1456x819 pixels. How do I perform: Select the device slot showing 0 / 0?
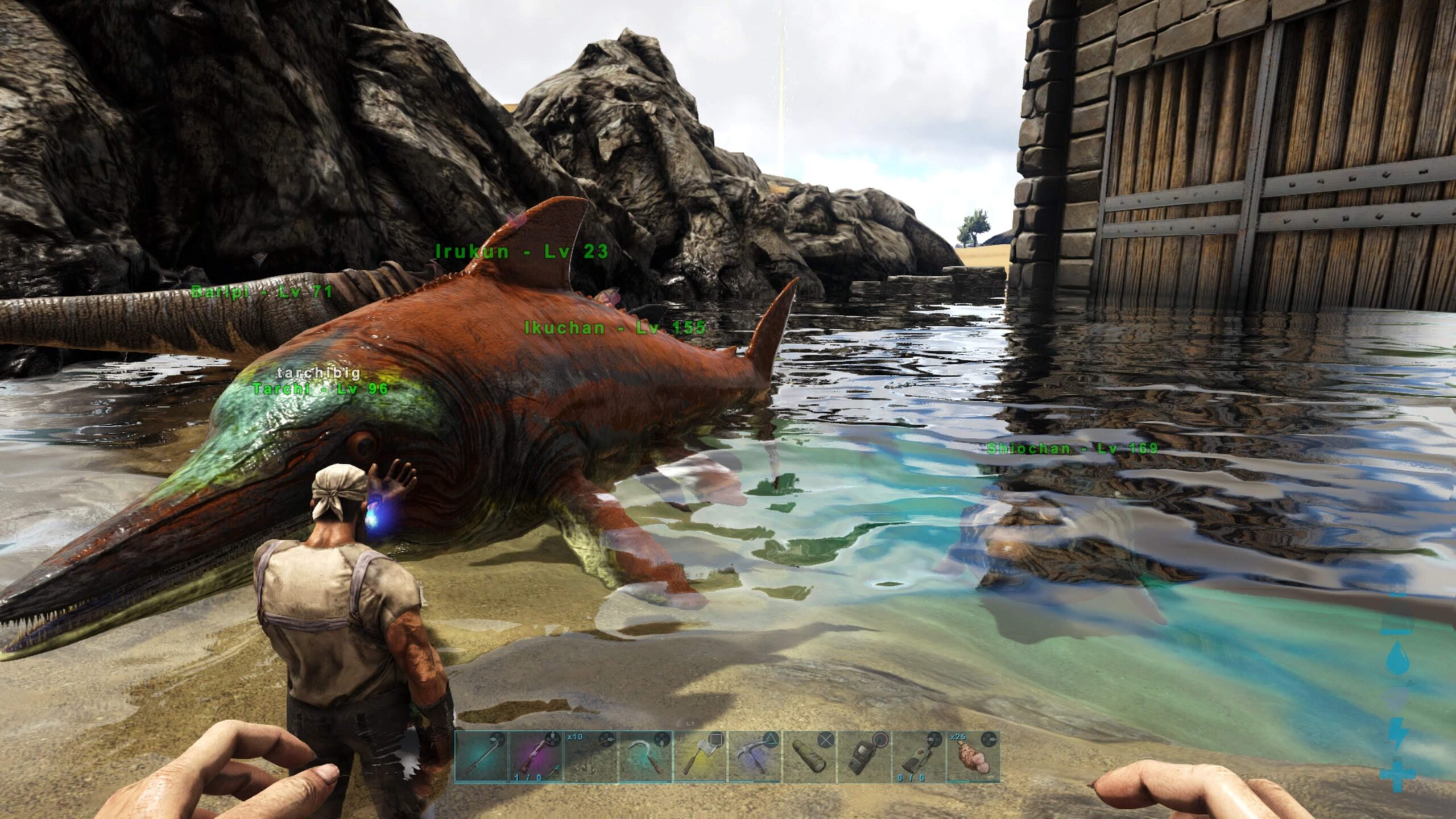tap(918, 756)
